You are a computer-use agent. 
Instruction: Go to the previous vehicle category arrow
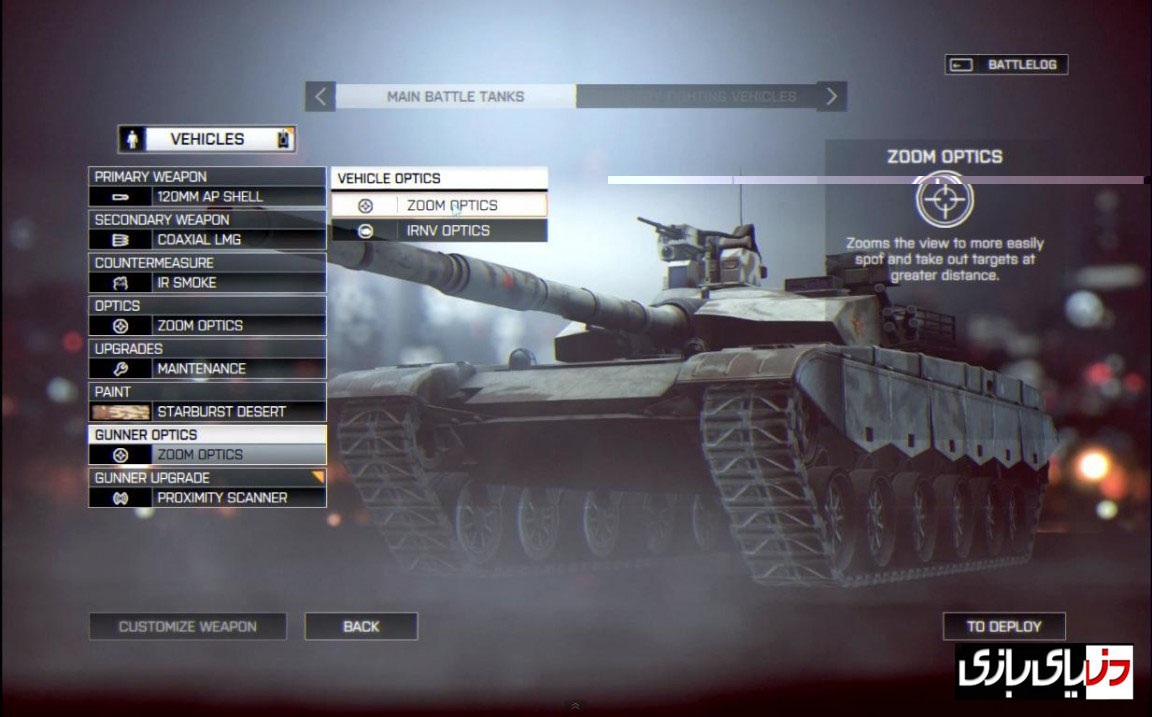tap(320, 97)
